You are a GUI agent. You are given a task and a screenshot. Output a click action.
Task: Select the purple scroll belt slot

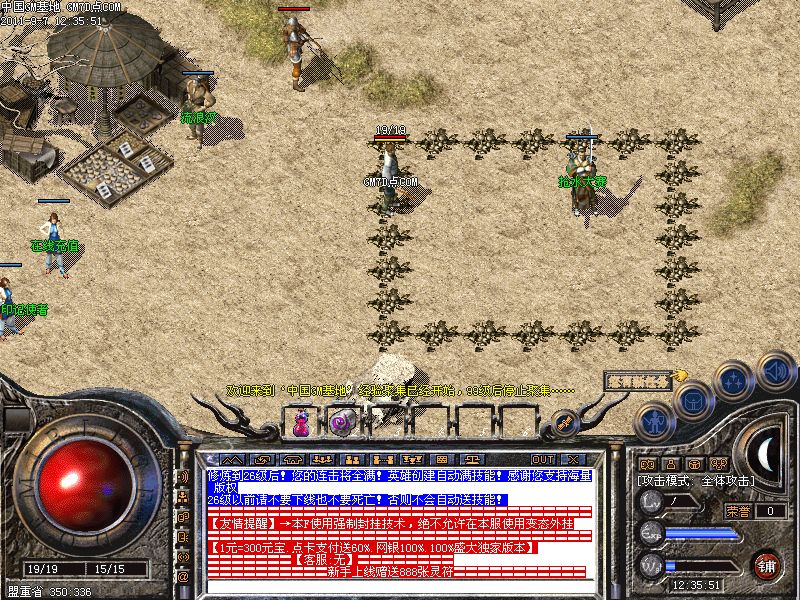tap(342, 423)
